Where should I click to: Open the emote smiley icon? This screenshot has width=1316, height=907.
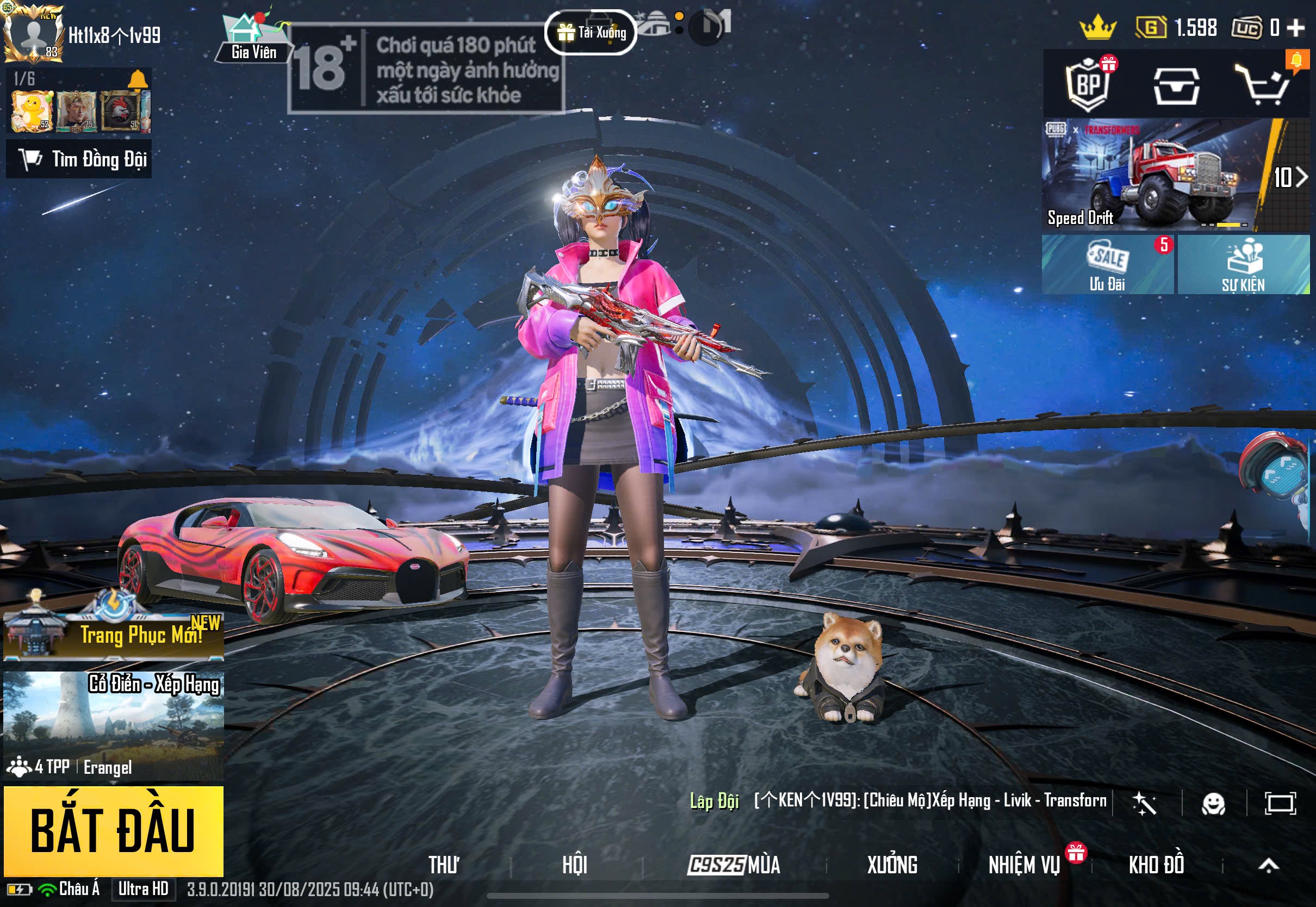pos(1213,804)
